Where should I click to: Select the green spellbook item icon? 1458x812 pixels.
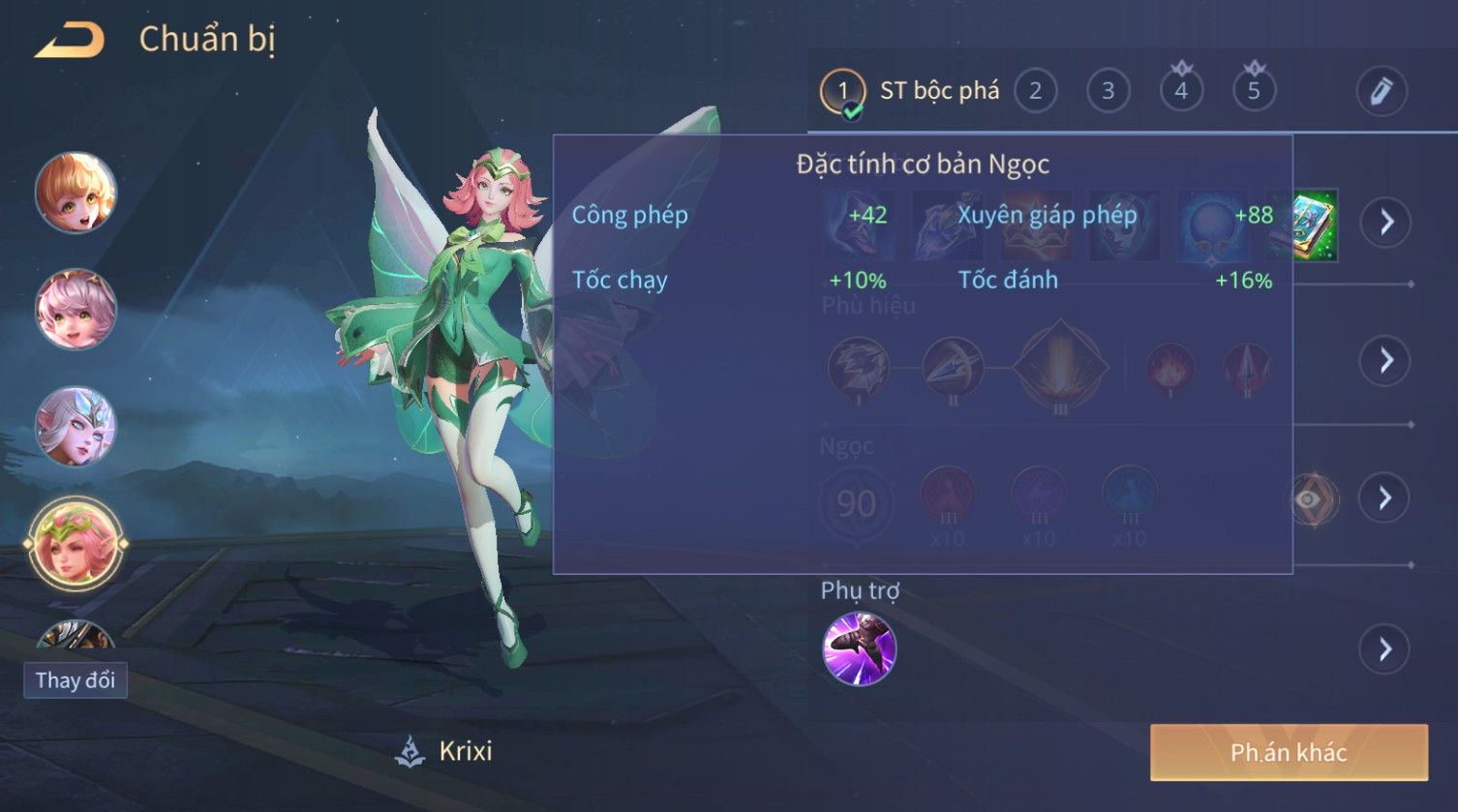[1315, 225]
